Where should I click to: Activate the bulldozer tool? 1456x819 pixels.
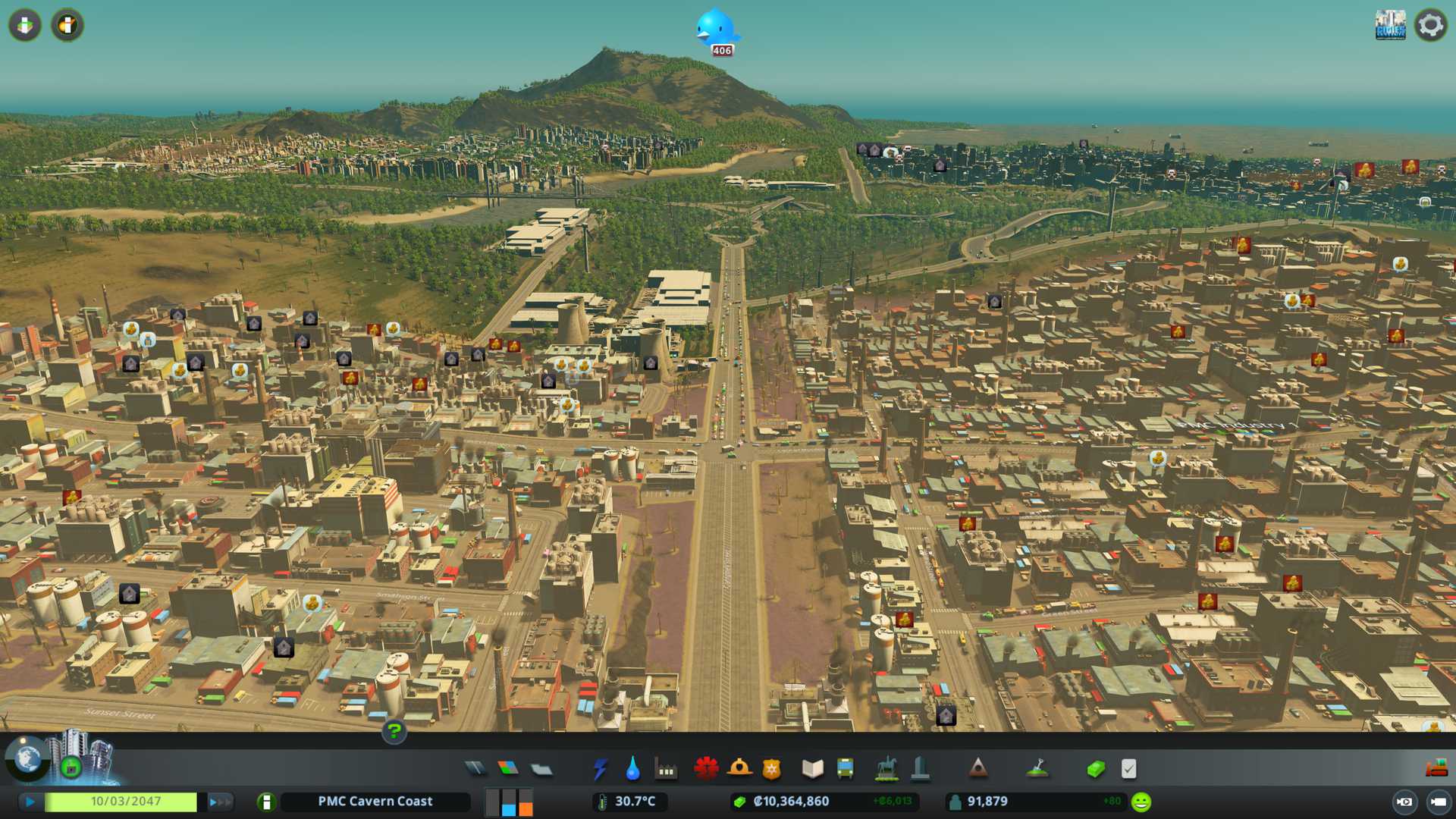(x=1436, y=769)
